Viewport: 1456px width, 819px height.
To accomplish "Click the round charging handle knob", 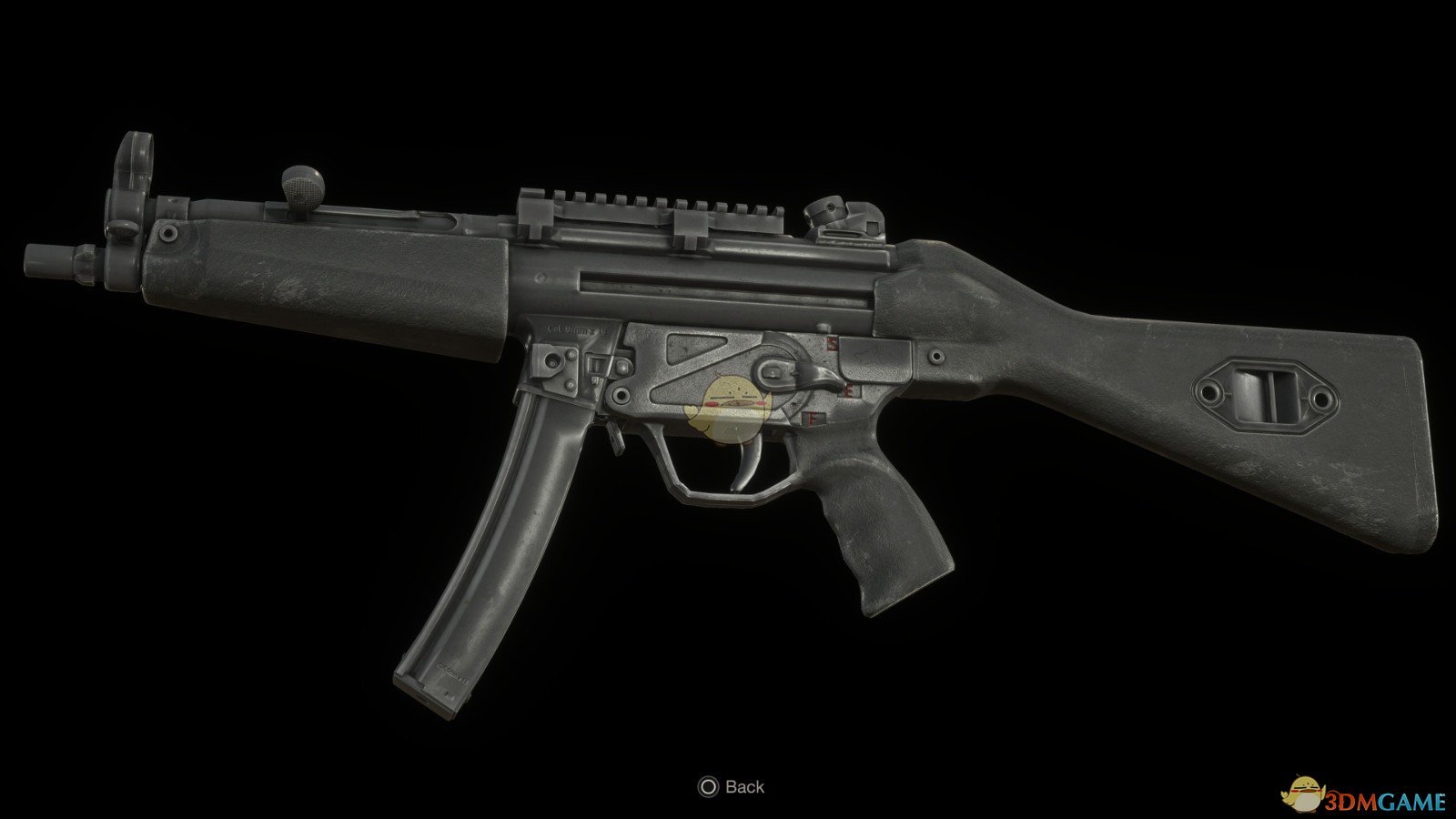I will click(x=300, y=187).
